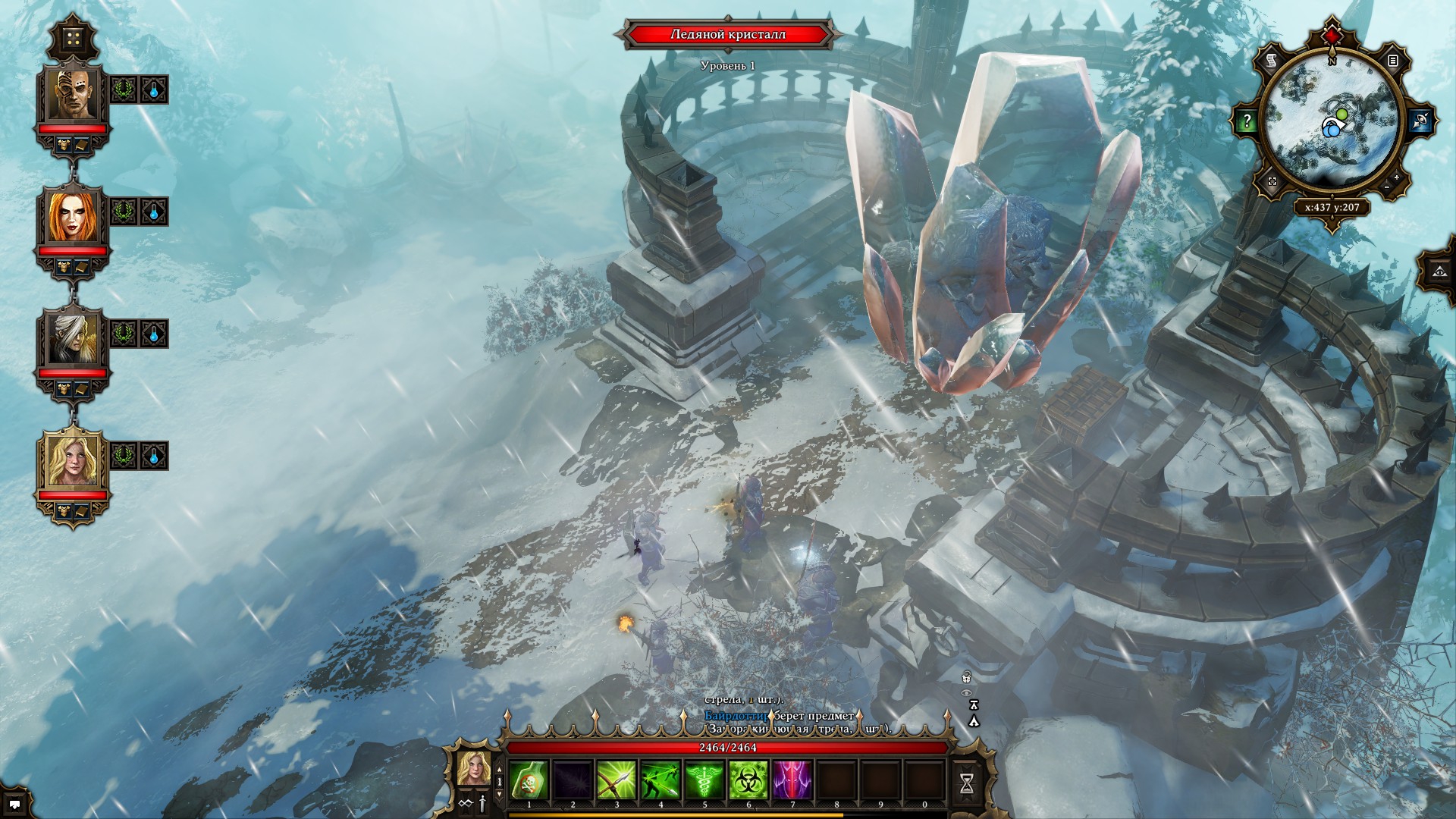Open the green question mark help button

(1247, 121)
